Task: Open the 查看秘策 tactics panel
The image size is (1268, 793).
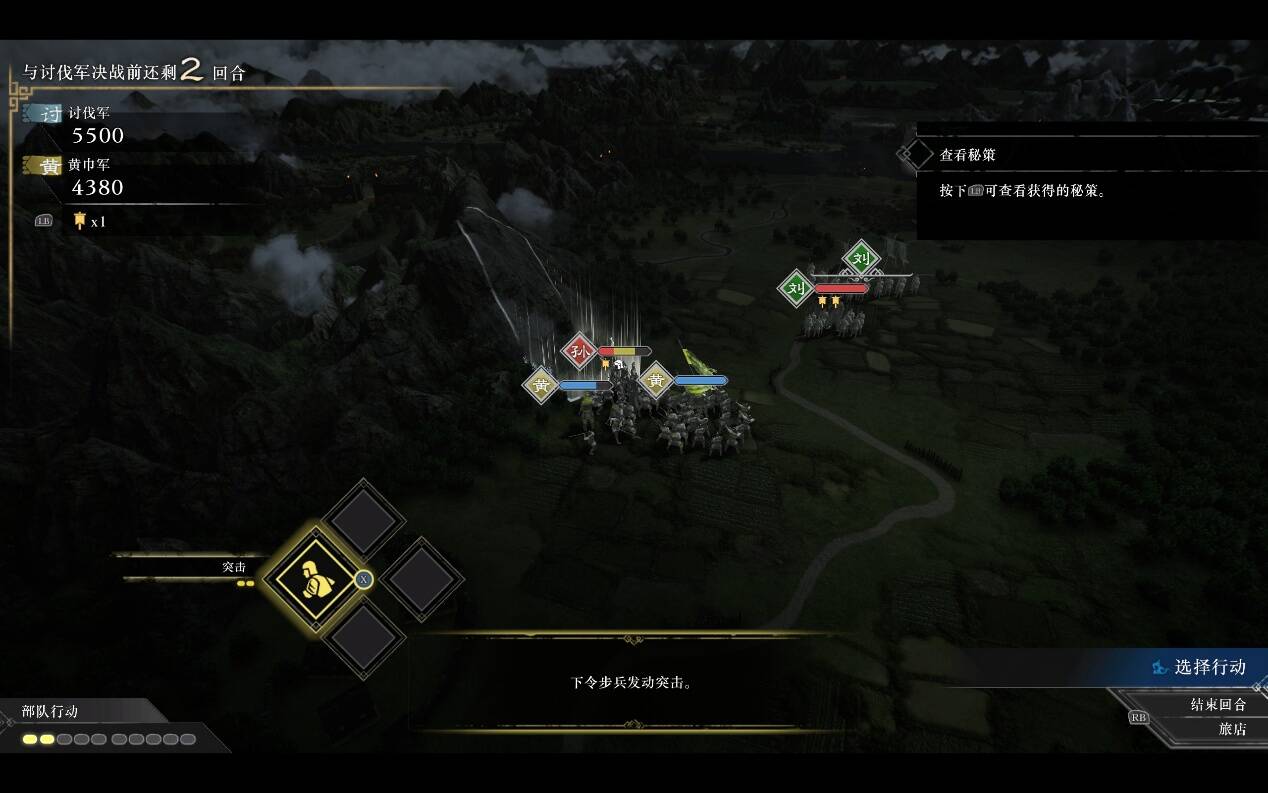Action: pyautogui.click(x=967, y=155)
